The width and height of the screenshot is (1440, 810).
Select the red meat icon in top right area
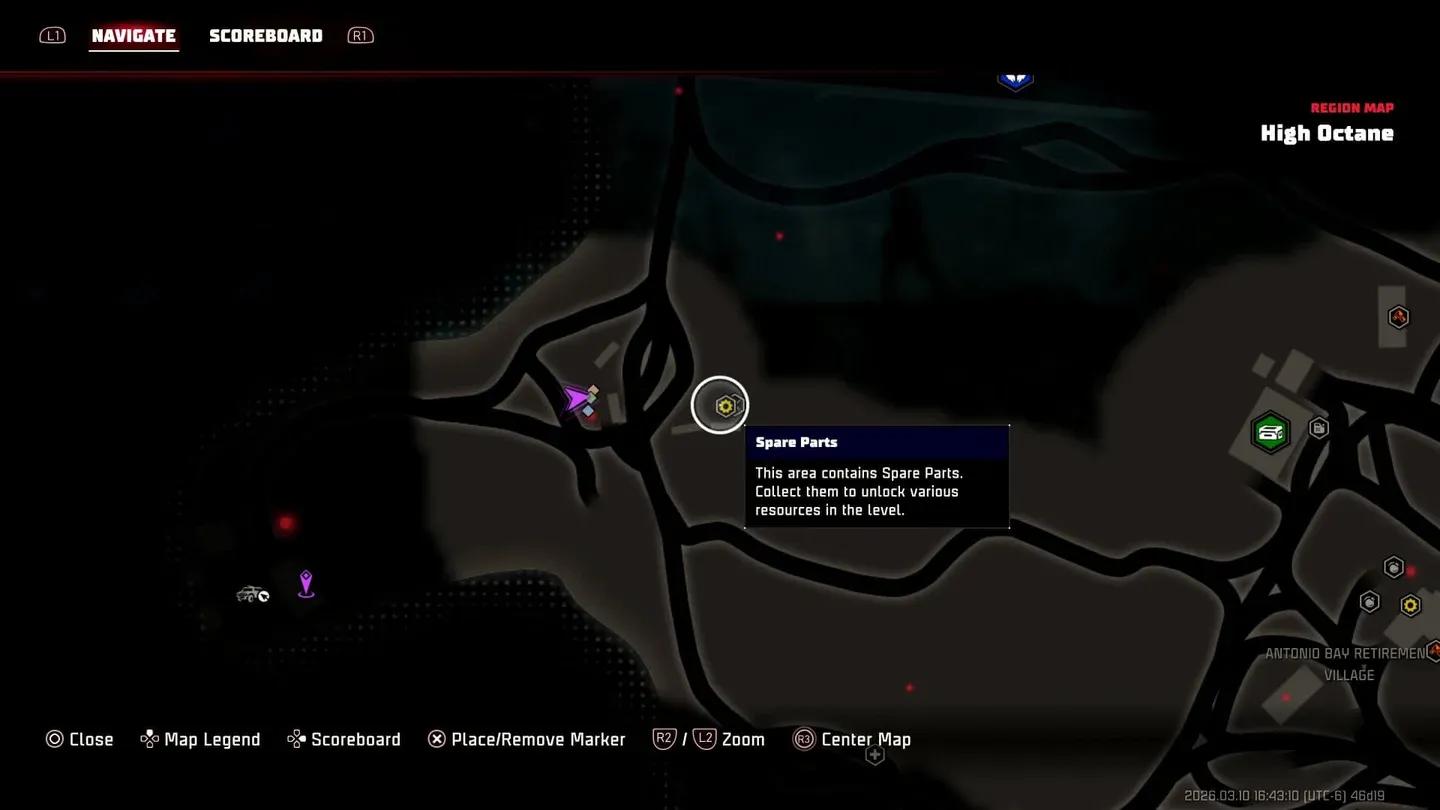pyautogui.click(x=1398, y=316)
